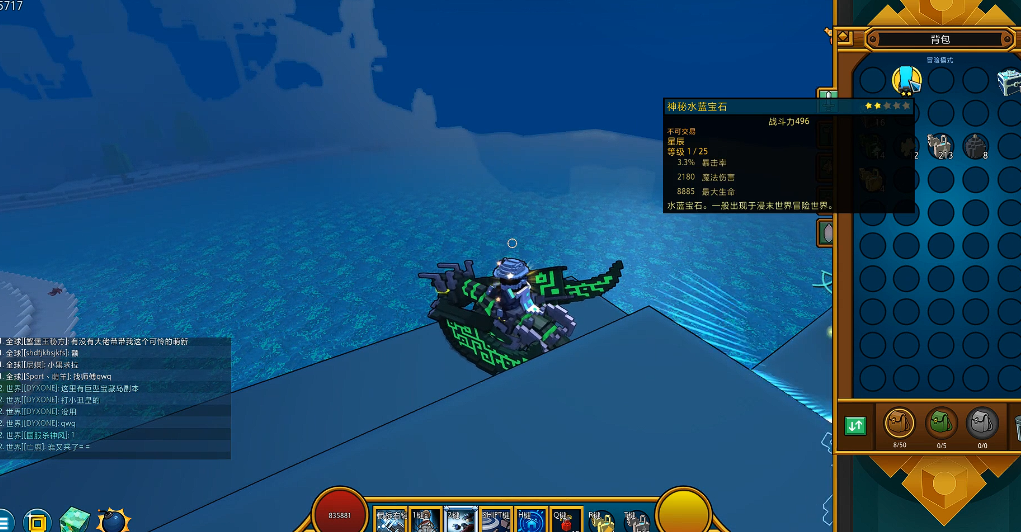Switch to the green backpack tab
The height and width of the screenshot is (532, 1021).
940,424
